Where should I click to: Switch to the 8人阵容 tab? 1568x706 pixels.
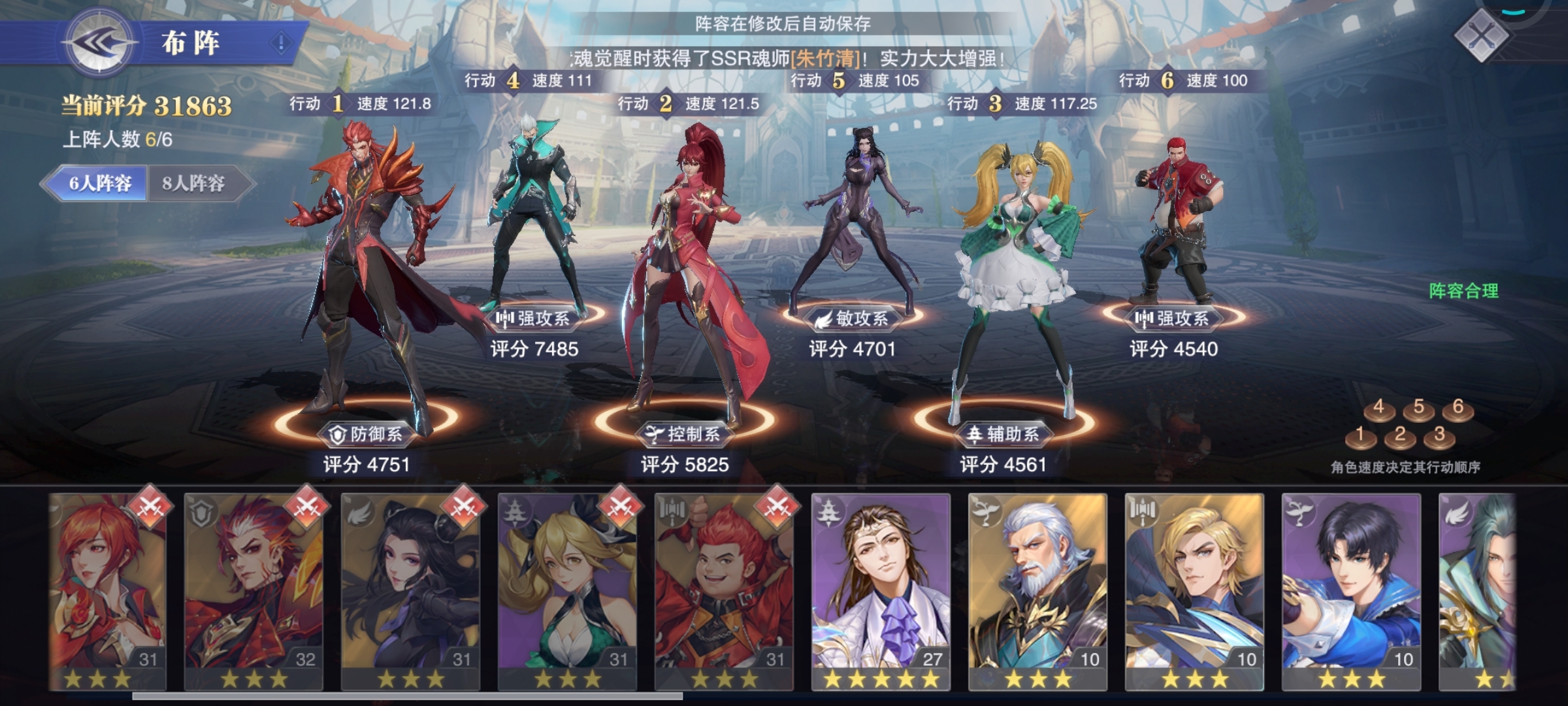tap(194, 183)
